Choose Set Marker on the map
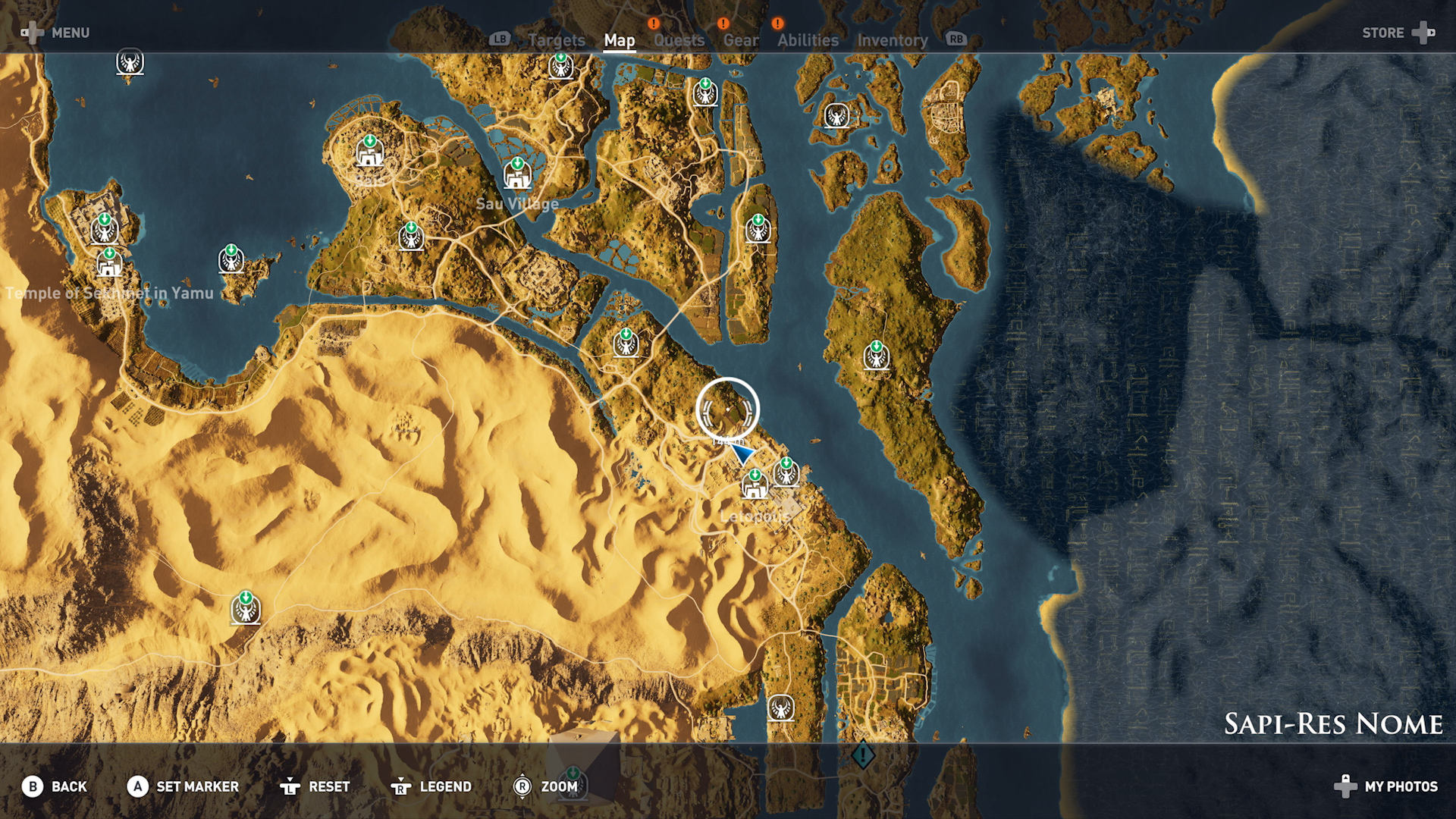This screenshot has height=819, width=1456. 183,786
